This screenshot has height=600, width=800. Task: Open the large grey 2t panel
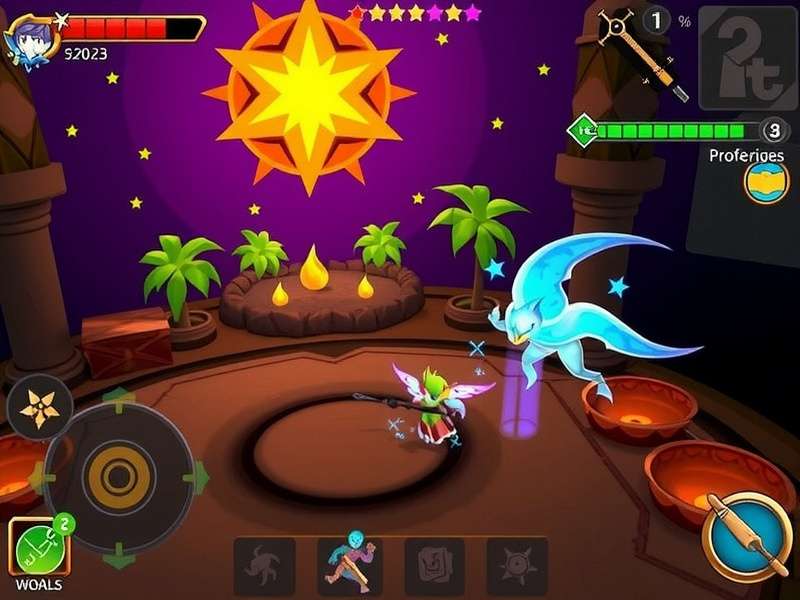(x=748, y=56)
